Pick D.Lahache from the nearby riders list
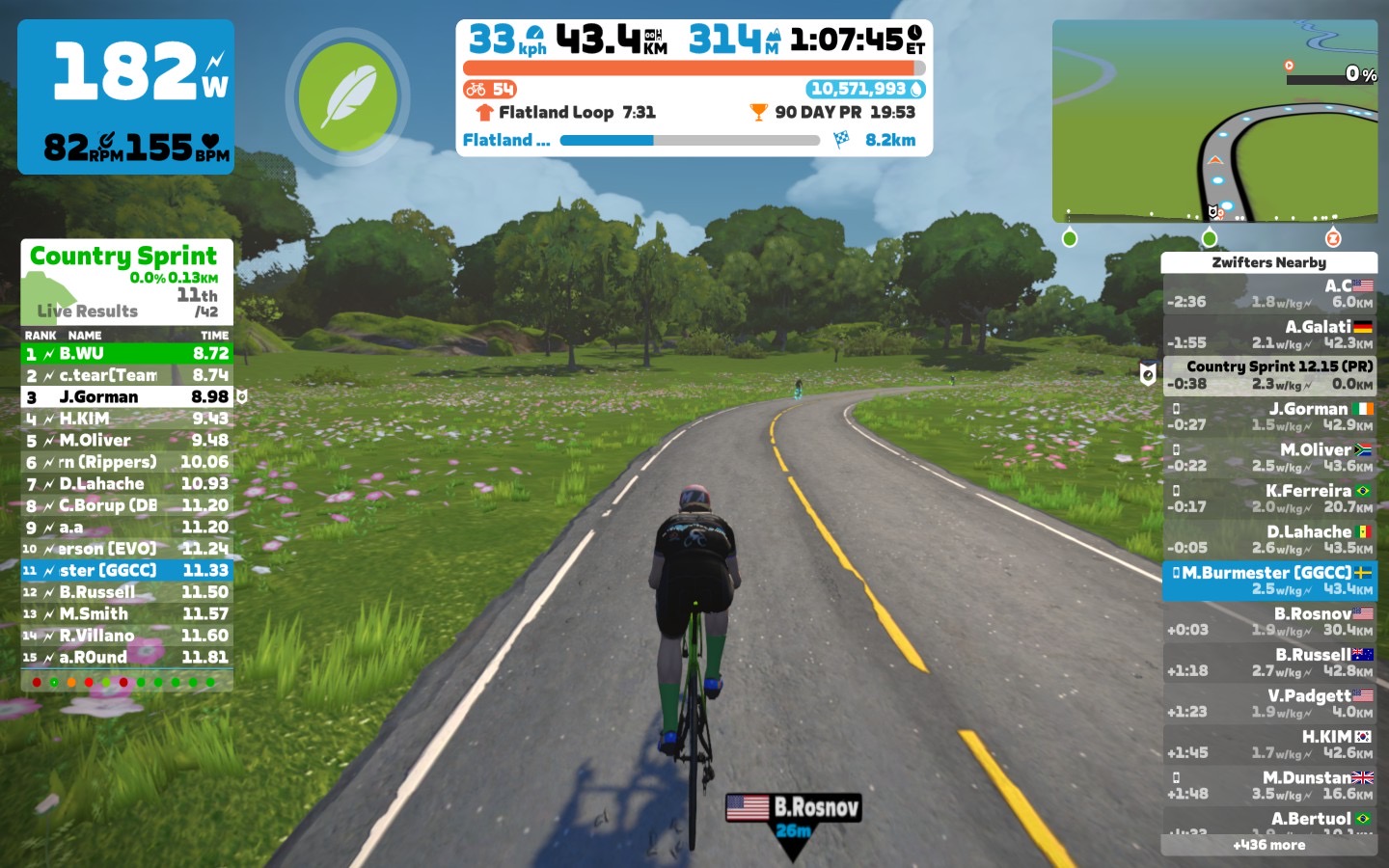This screenshot has height=868, width=1389. [x=1268, y=539]
